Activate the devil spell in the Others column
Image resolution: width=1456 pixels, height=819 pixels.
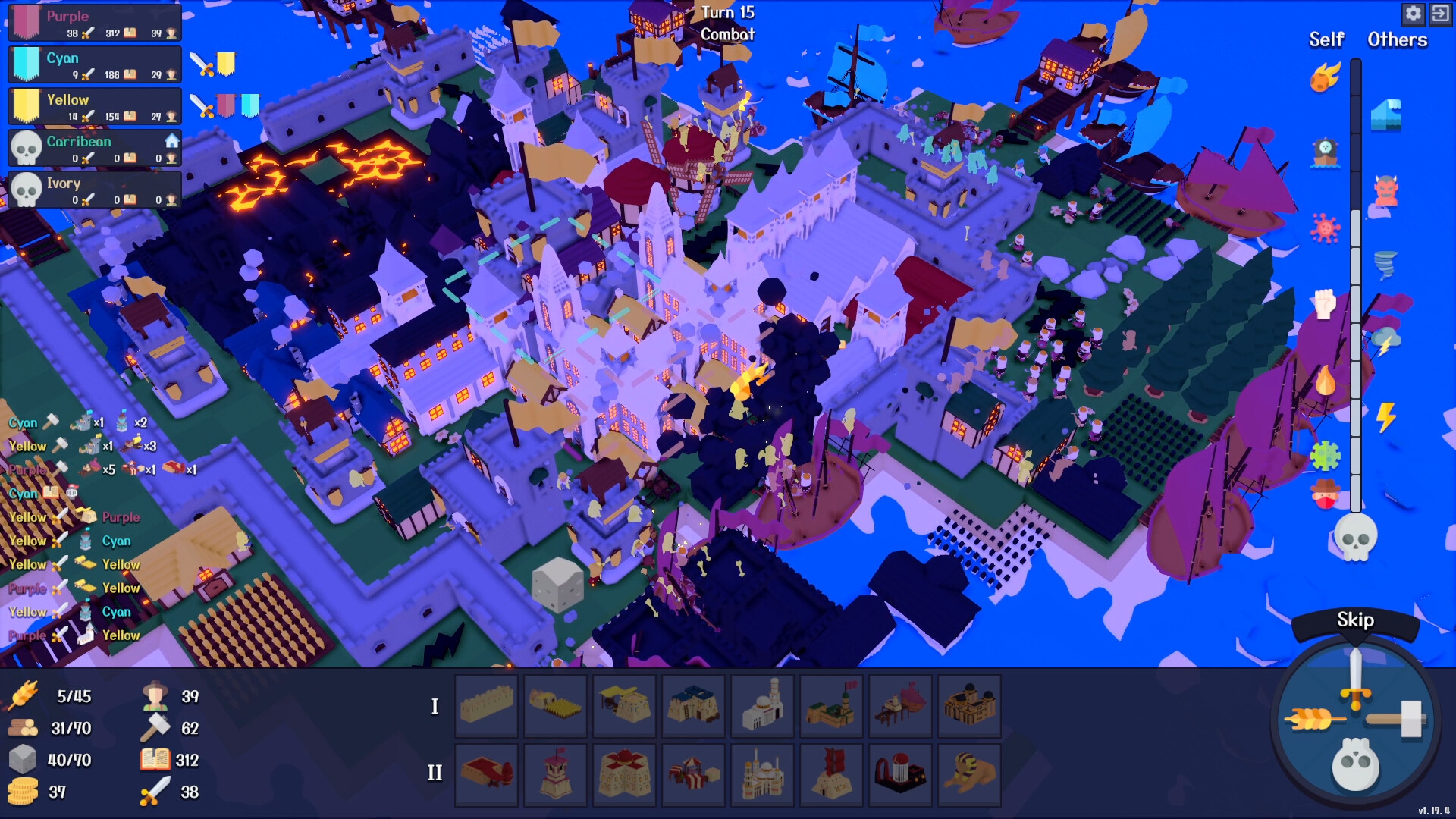pyautogui.click(x=1385, y=190)
